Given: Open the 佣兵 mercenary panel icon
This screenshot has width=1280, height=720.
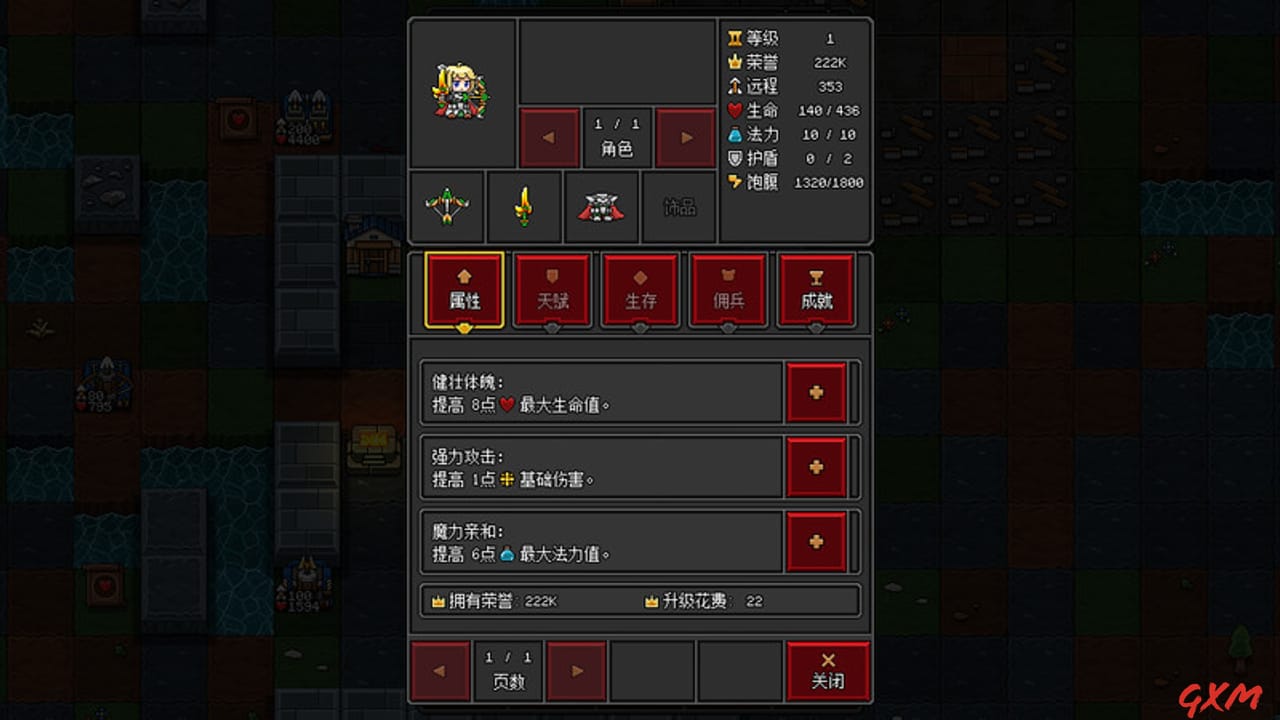Looking at the screenshot, I should (x=728, y=290).
